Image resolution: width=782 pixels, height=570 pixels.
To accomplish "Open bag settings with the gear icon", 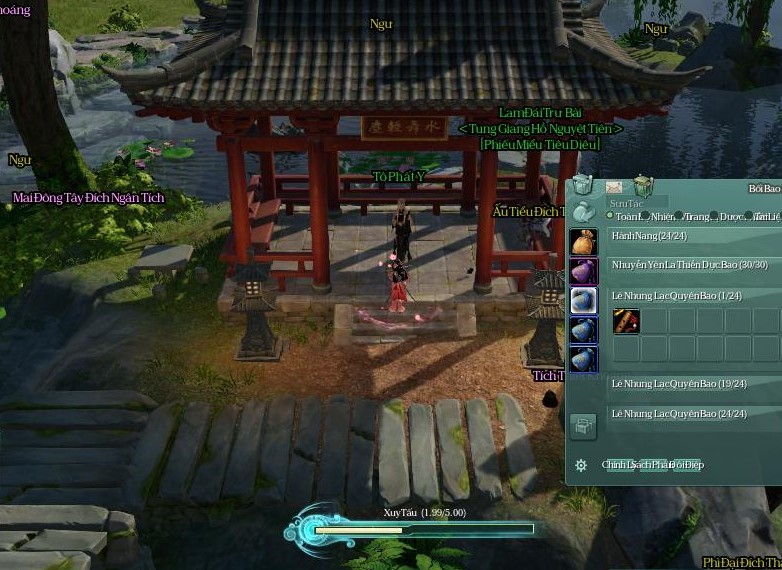I will [x=581, y=465].
